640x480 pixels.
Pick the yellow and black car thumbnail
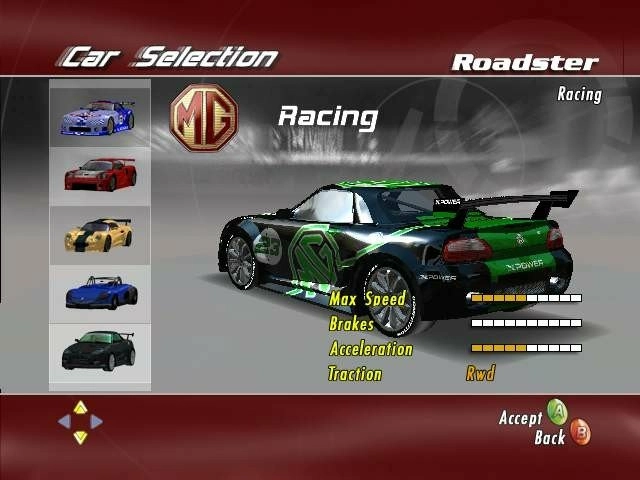coord(99,234)
